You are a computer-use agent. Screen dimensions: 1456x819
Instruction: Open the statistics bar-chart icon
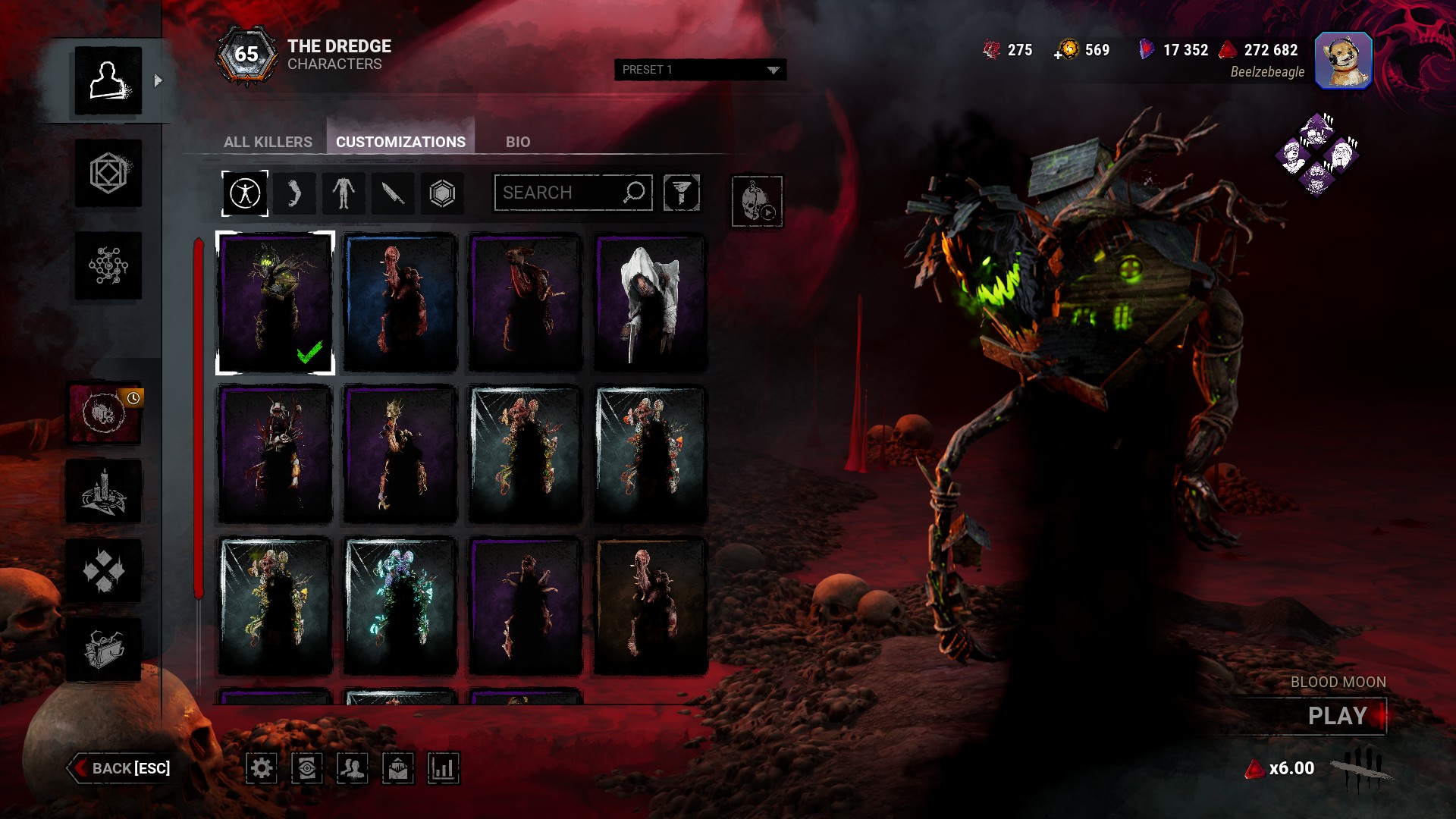pos(443,768)
